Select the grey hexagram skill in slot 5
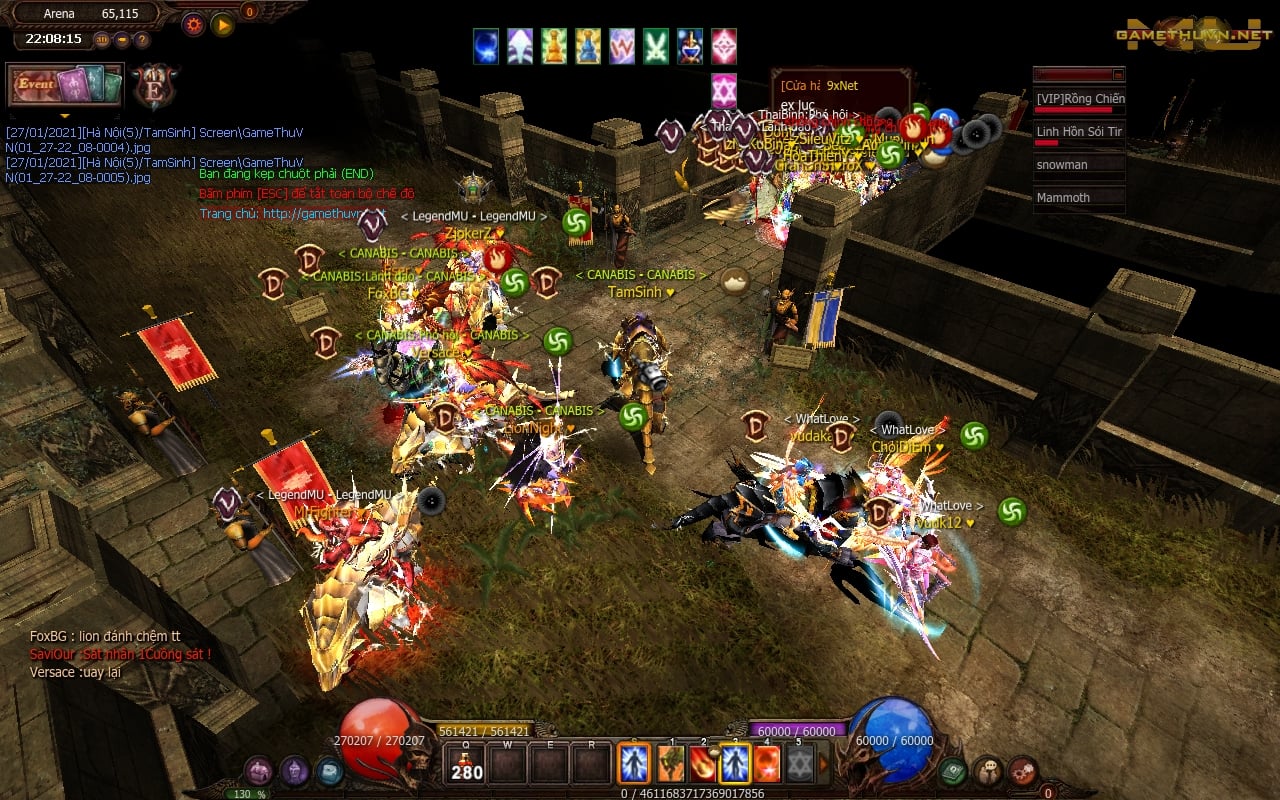 pos(799,765)
